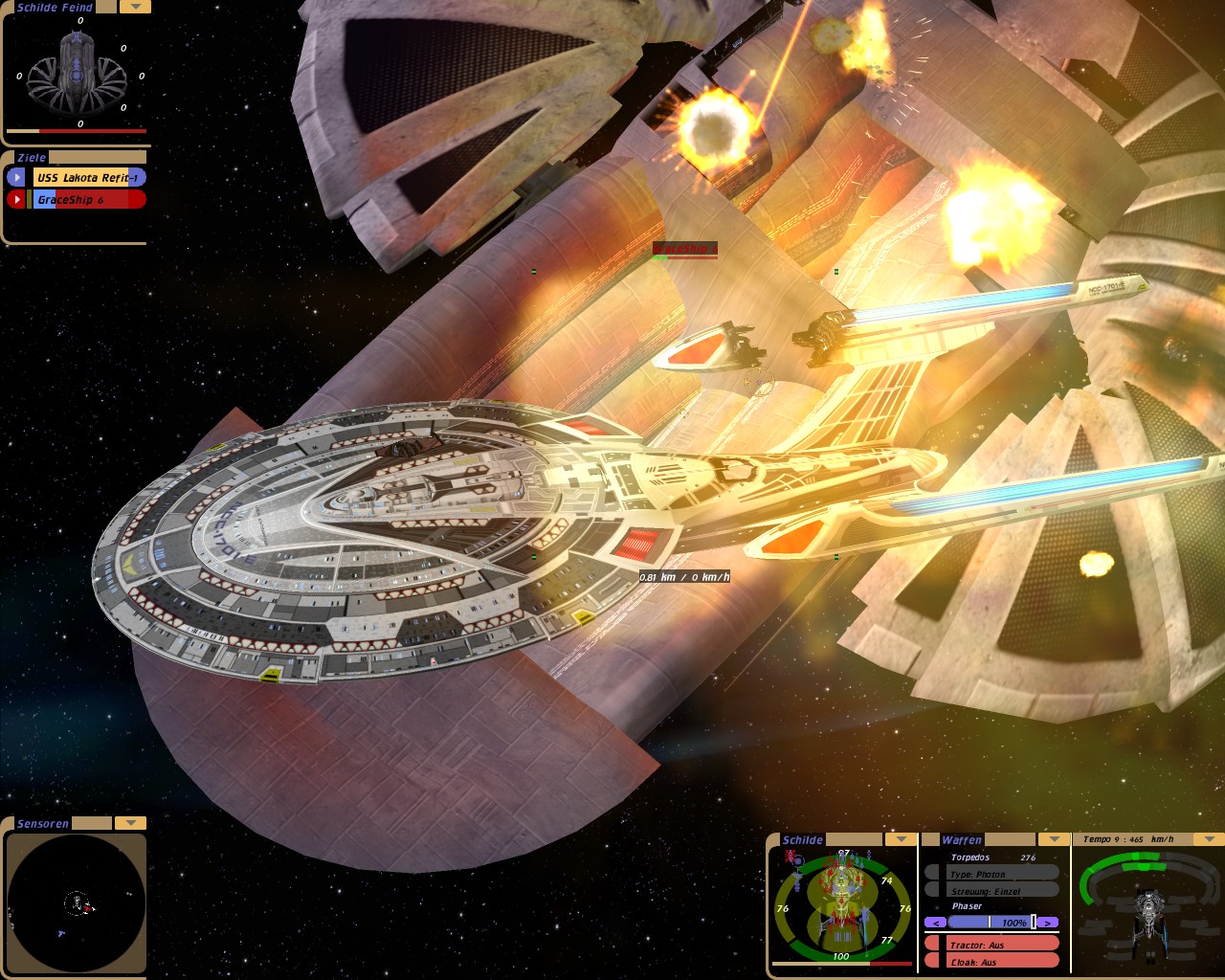
Task: Collapse the Schilde Feind panel
Action: [134, 7]
